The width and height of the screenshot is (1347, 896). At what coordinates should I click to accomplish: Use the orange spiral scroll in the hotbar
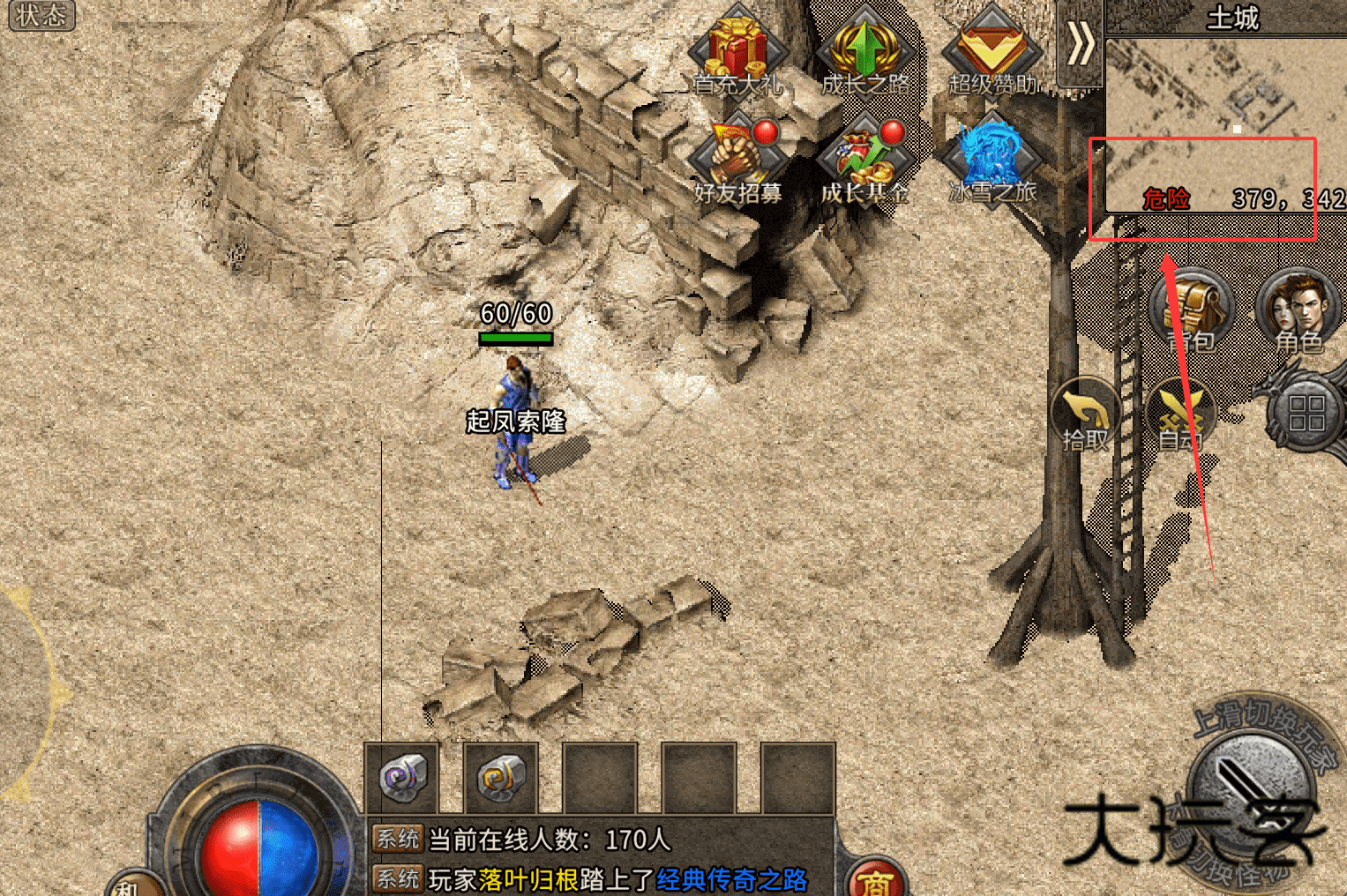tap(501, 779)
